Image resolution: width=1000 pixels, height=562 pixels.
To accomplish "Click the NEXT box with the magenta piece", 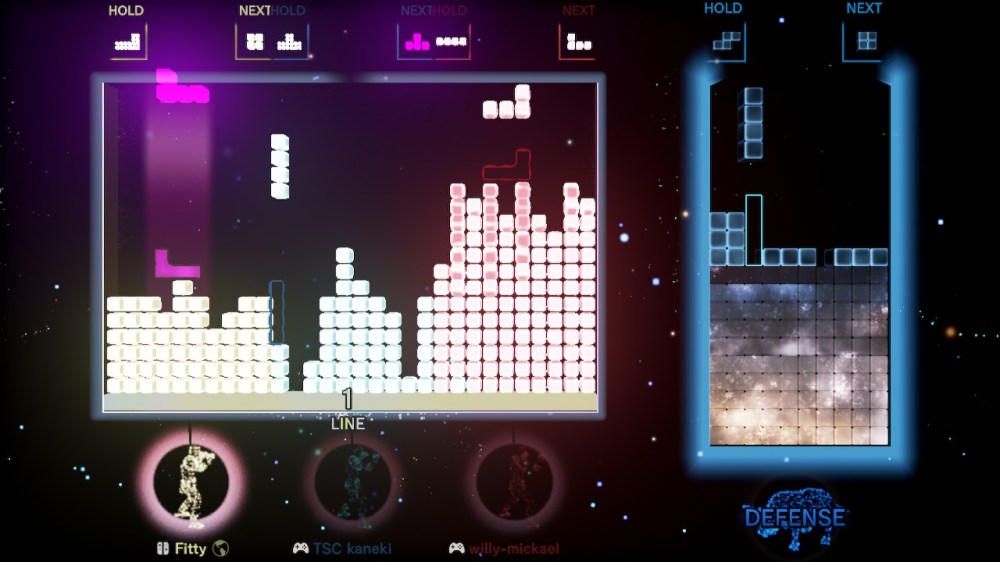I will point(417,42).
